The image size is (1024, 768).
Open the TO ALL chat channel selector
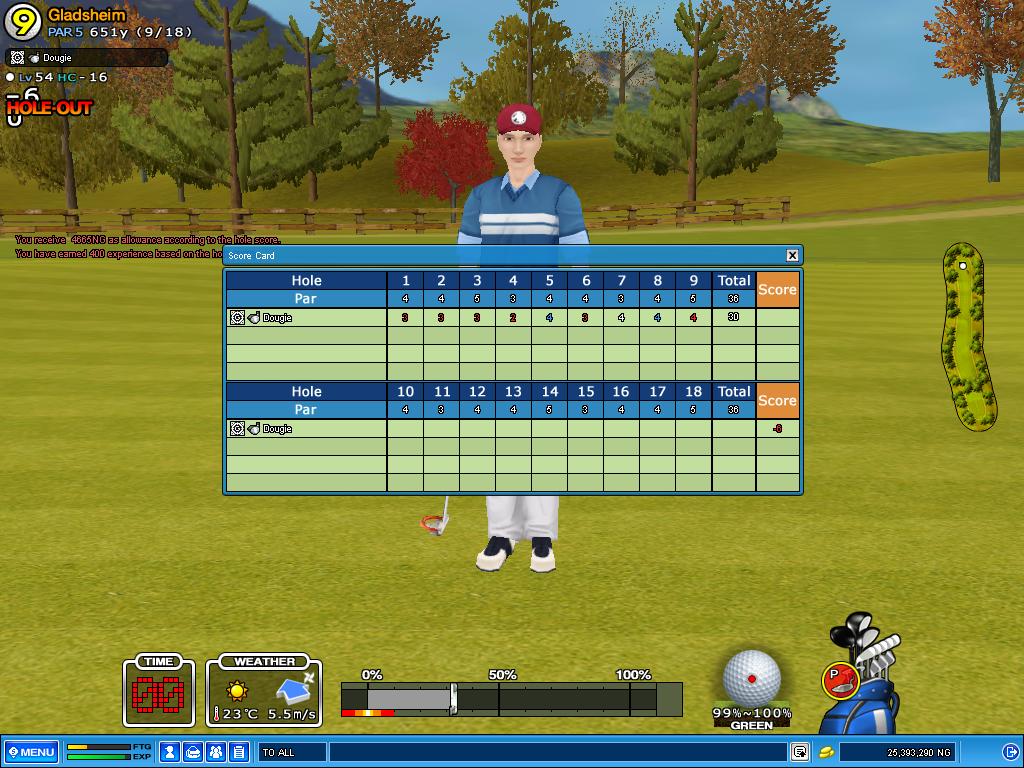pos(292,752)
